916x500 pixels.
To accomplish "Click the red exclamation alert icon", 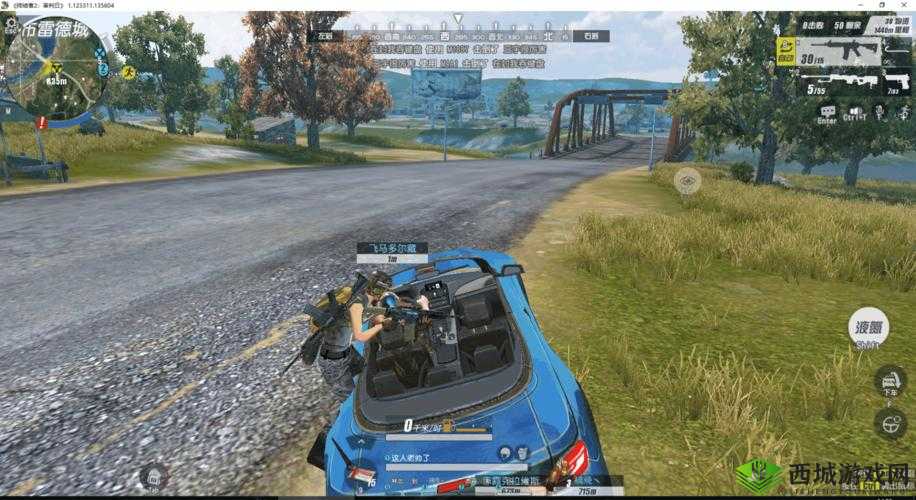I will point(42,122).
